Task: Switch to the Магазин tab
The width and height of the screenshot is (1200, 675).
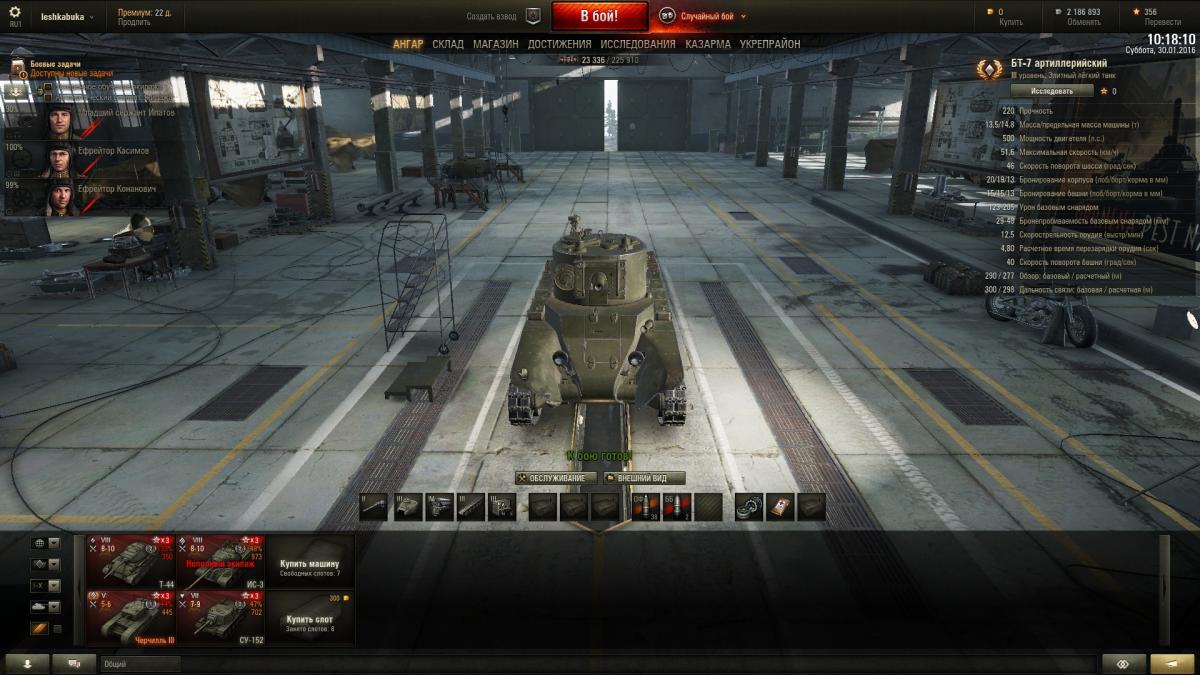Action: [495, 44]
